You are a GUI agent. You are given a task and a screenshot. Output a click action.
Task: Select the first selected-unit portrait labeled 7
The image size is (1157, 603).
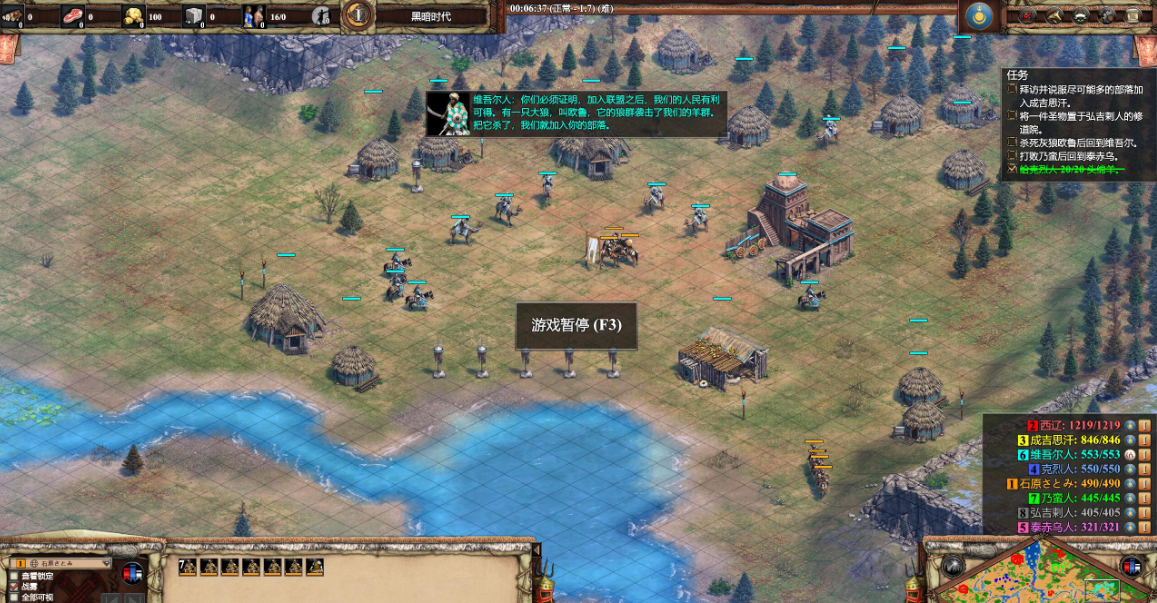pyautogui.click(x=187, y=567)
